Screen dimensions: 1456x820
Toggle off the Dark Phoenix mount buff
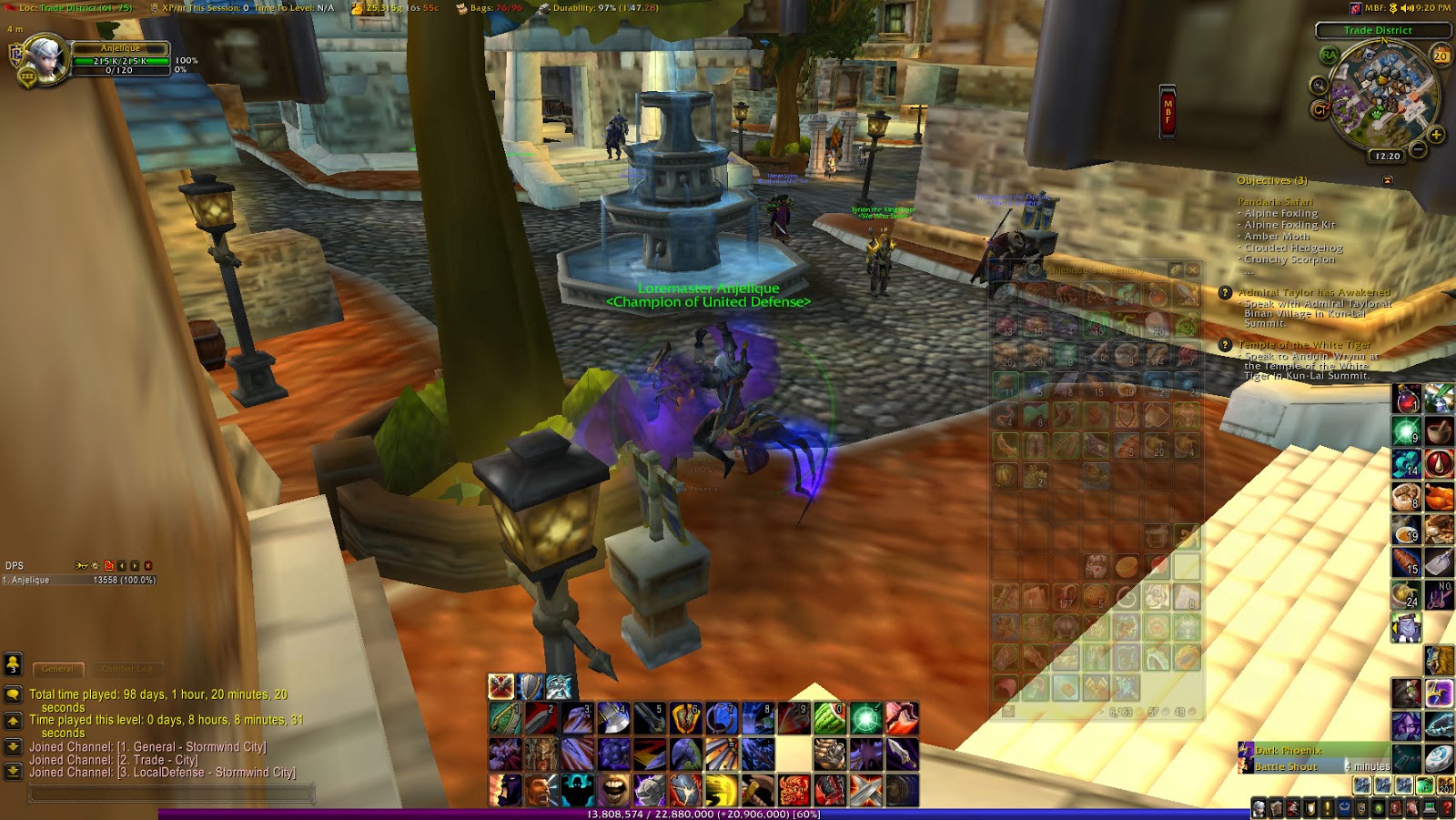pyautogui.click(x=1244, y=750)
